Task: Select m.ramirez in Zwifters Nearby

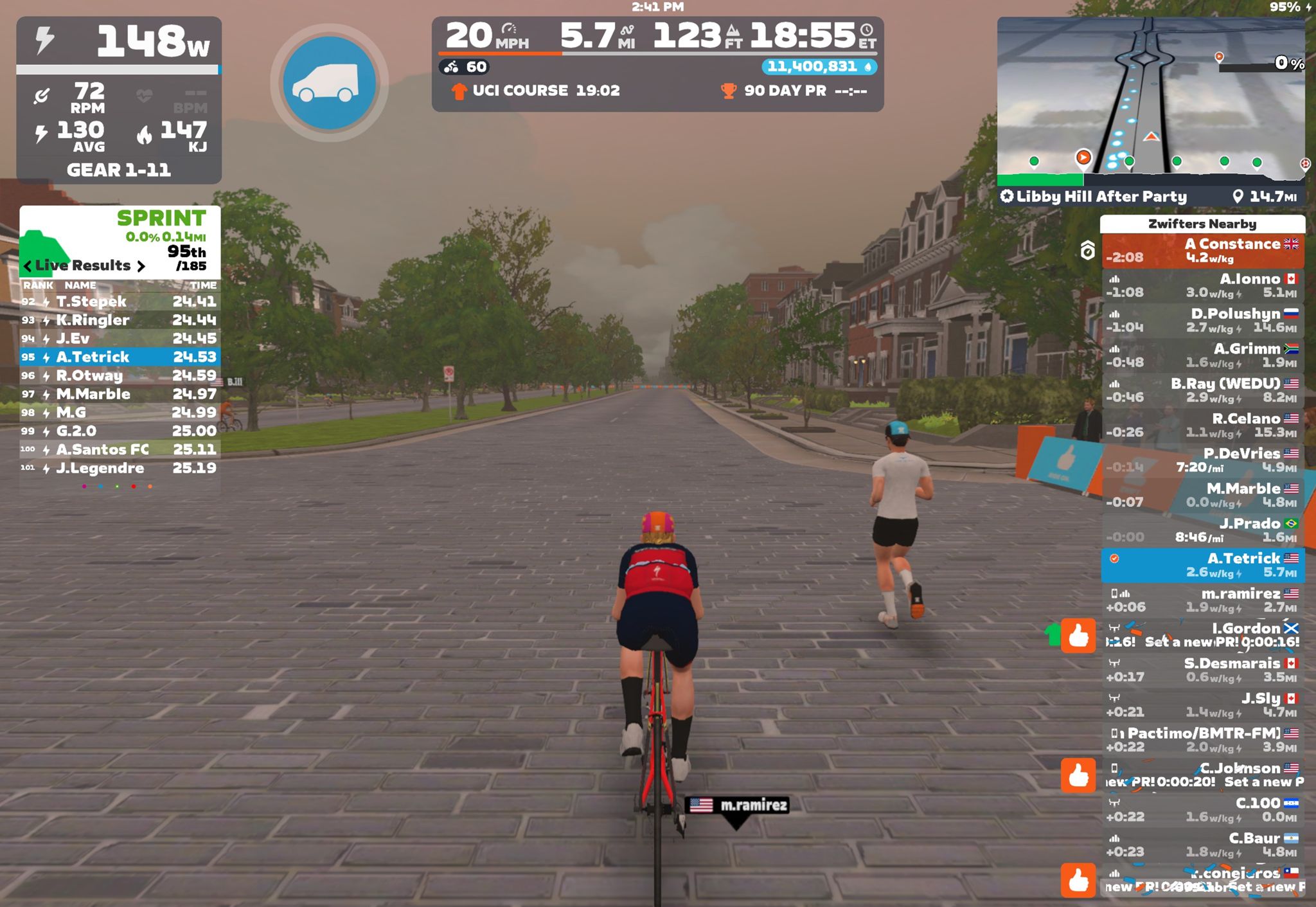Action: click(x=1202, y=600)
